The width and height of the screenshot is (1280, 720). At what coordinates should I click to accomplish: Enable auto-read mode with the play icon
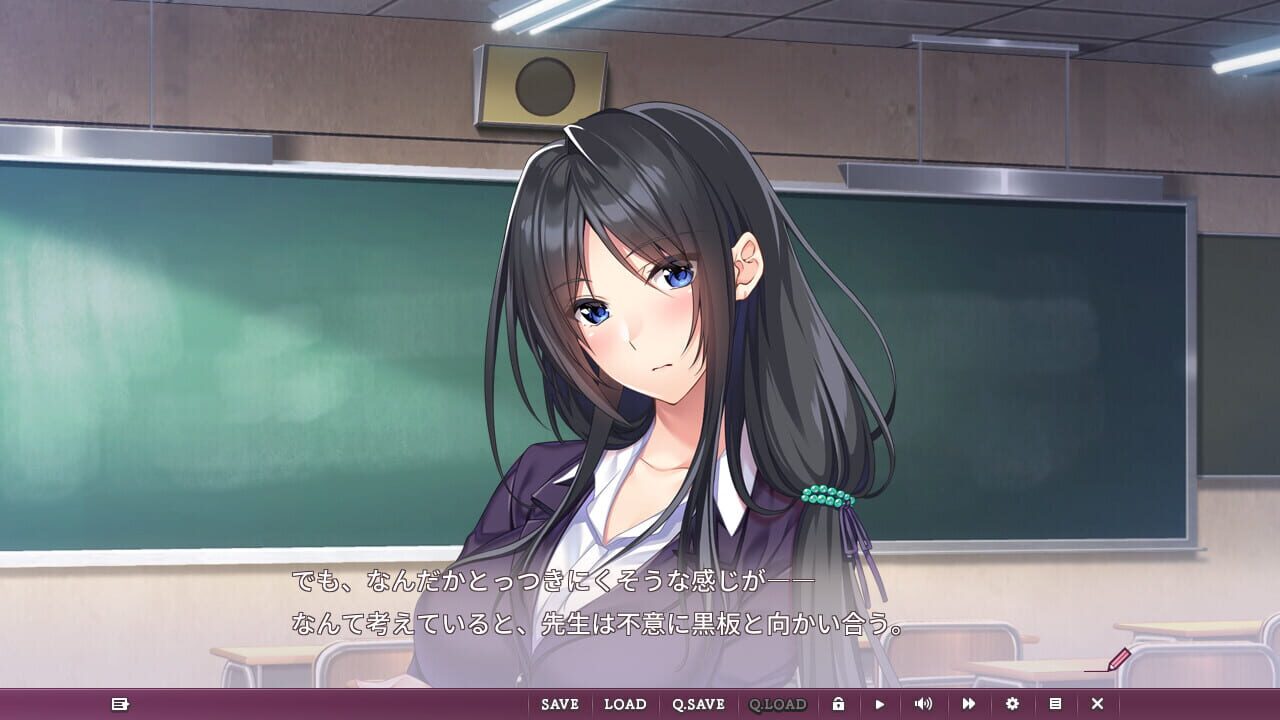coord(880,704)
